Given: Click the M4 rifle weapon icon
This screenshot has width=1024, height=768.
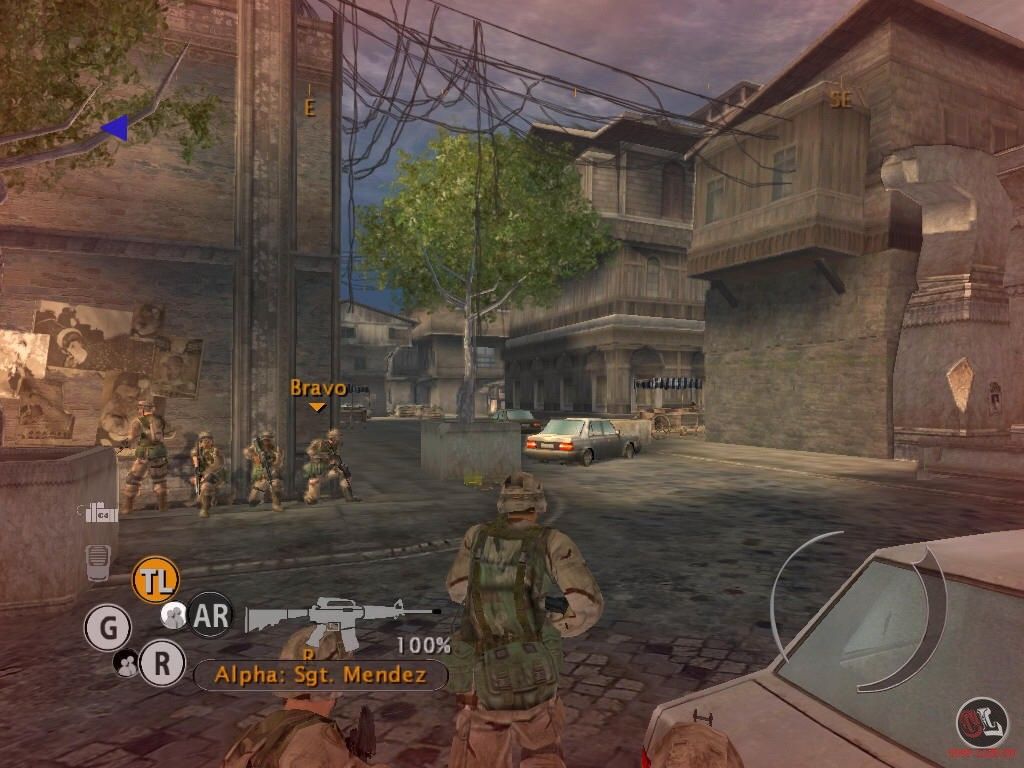Looking at the screenshot, I should [340, 618].
